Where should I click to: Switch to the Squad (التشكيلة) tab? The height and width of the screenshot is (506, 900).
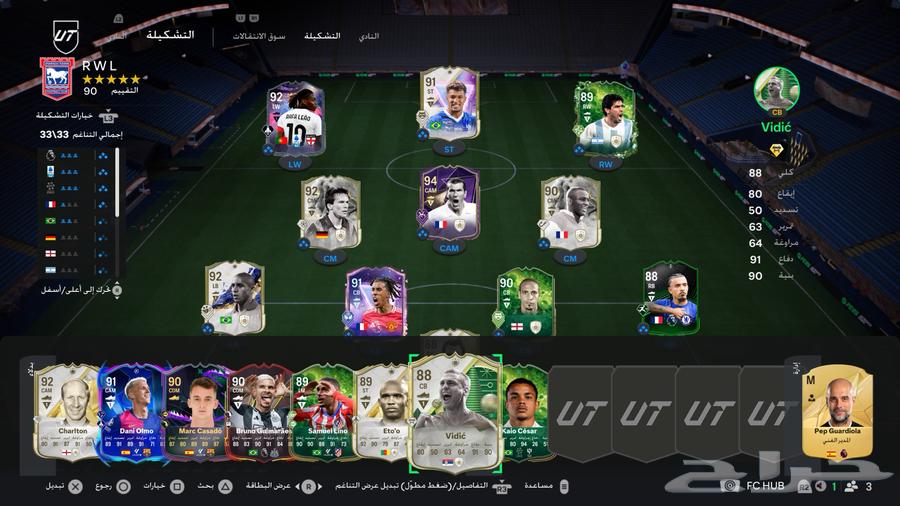[322, 36]
